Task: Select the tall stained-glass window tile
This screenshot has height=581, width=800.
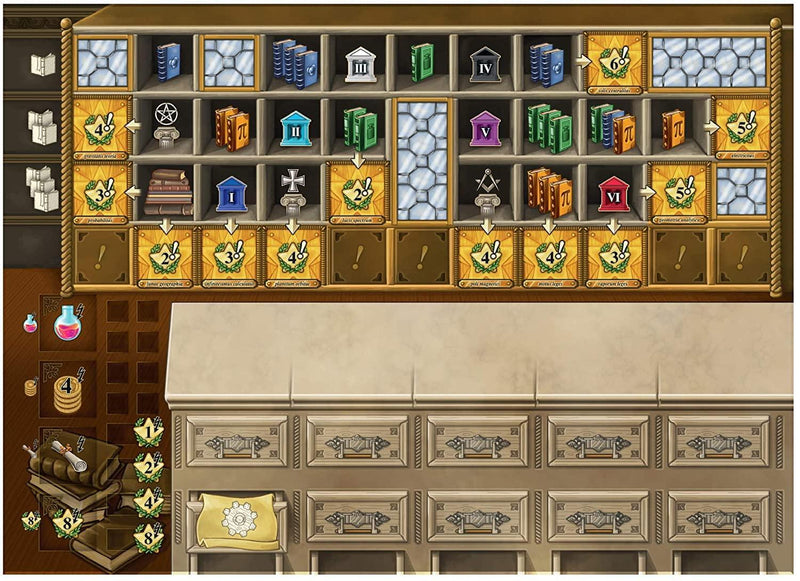Action: pyautogui.click(x=421, y=159)
